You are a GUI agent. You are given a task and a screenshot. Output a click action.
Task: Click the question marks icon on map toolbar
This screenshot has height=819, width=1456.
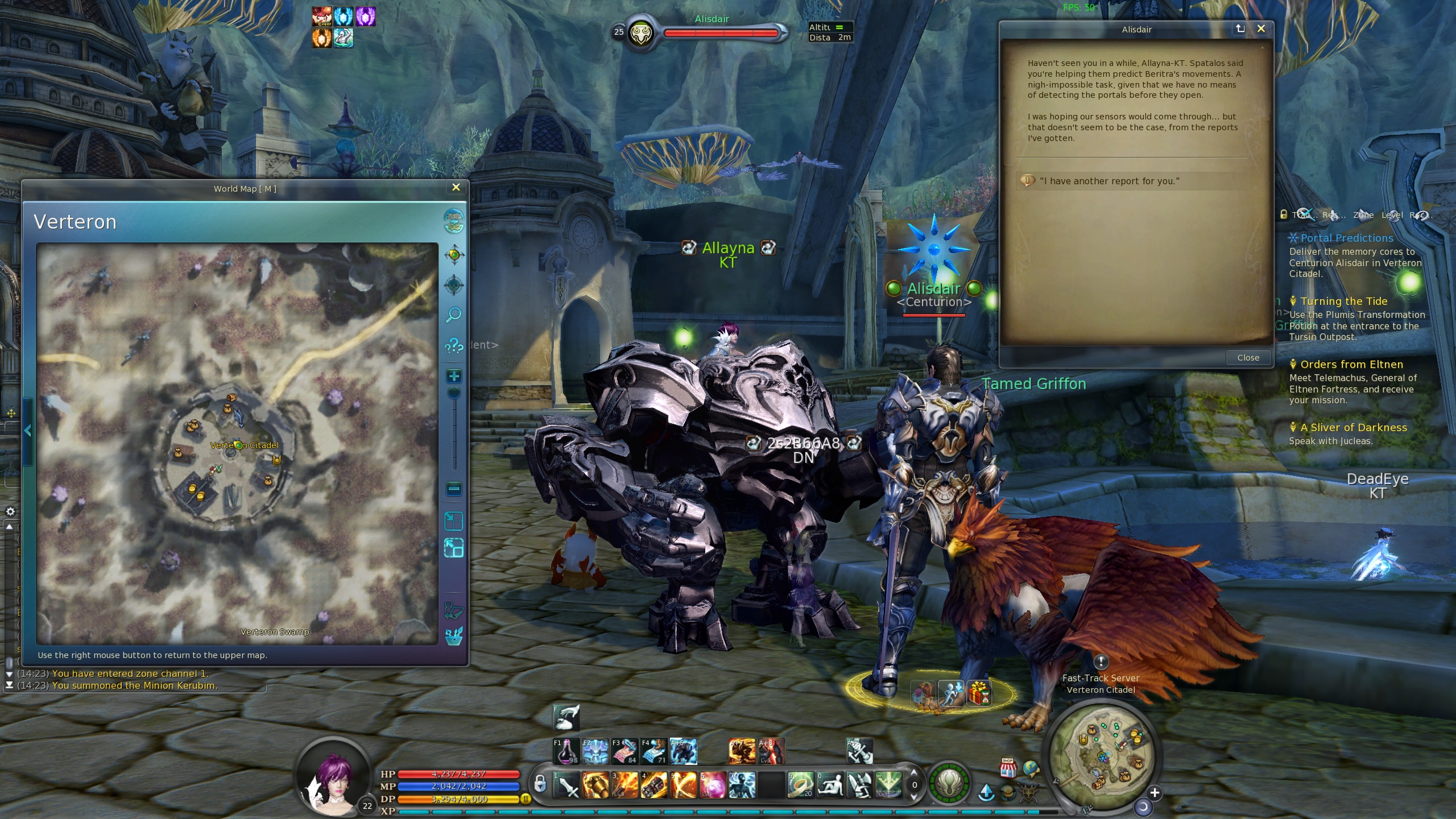[x=454, y=345]
